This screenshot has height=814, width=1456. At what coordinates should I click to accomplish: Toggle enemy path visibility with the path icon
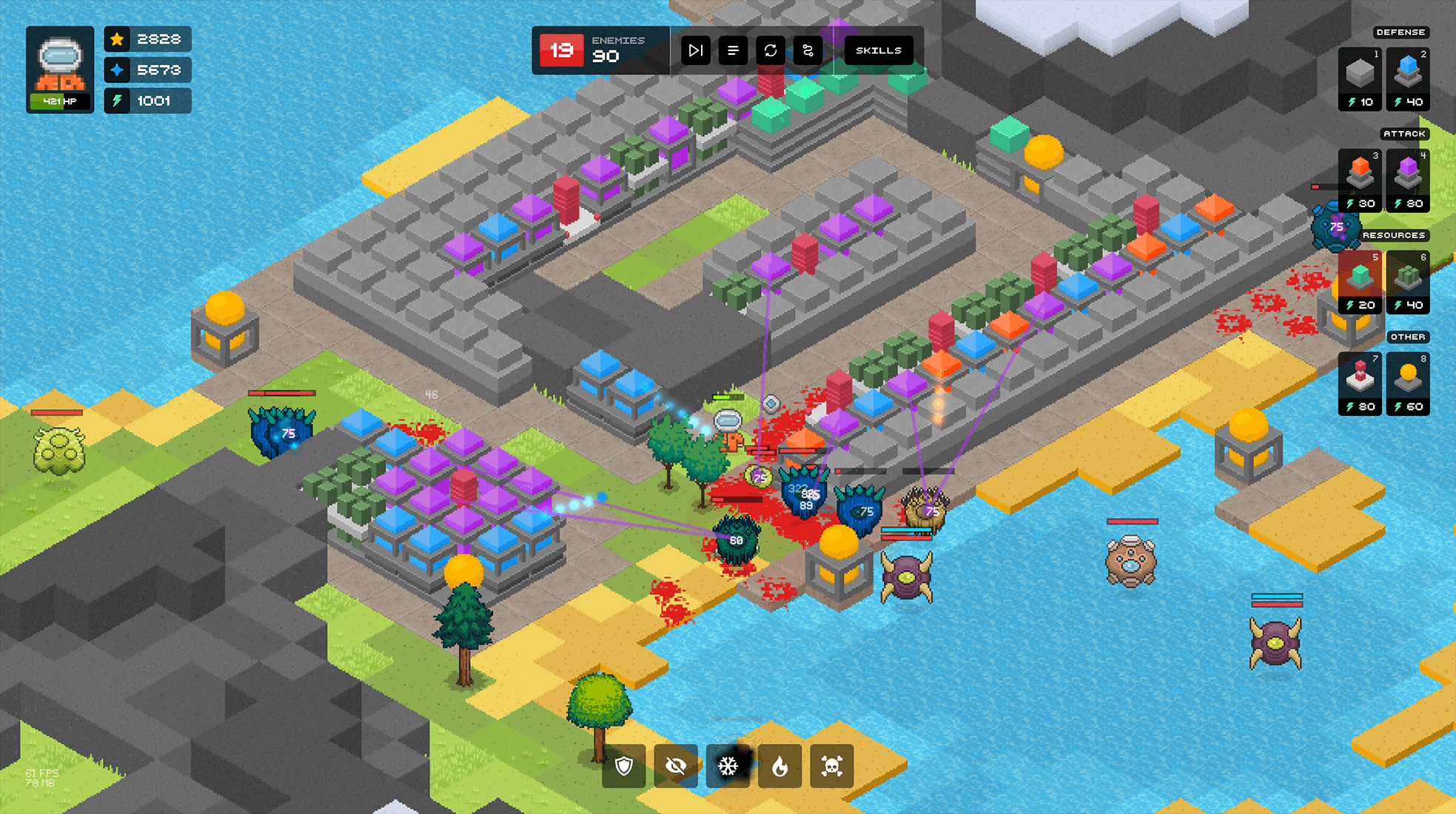(x=808, y=50)
